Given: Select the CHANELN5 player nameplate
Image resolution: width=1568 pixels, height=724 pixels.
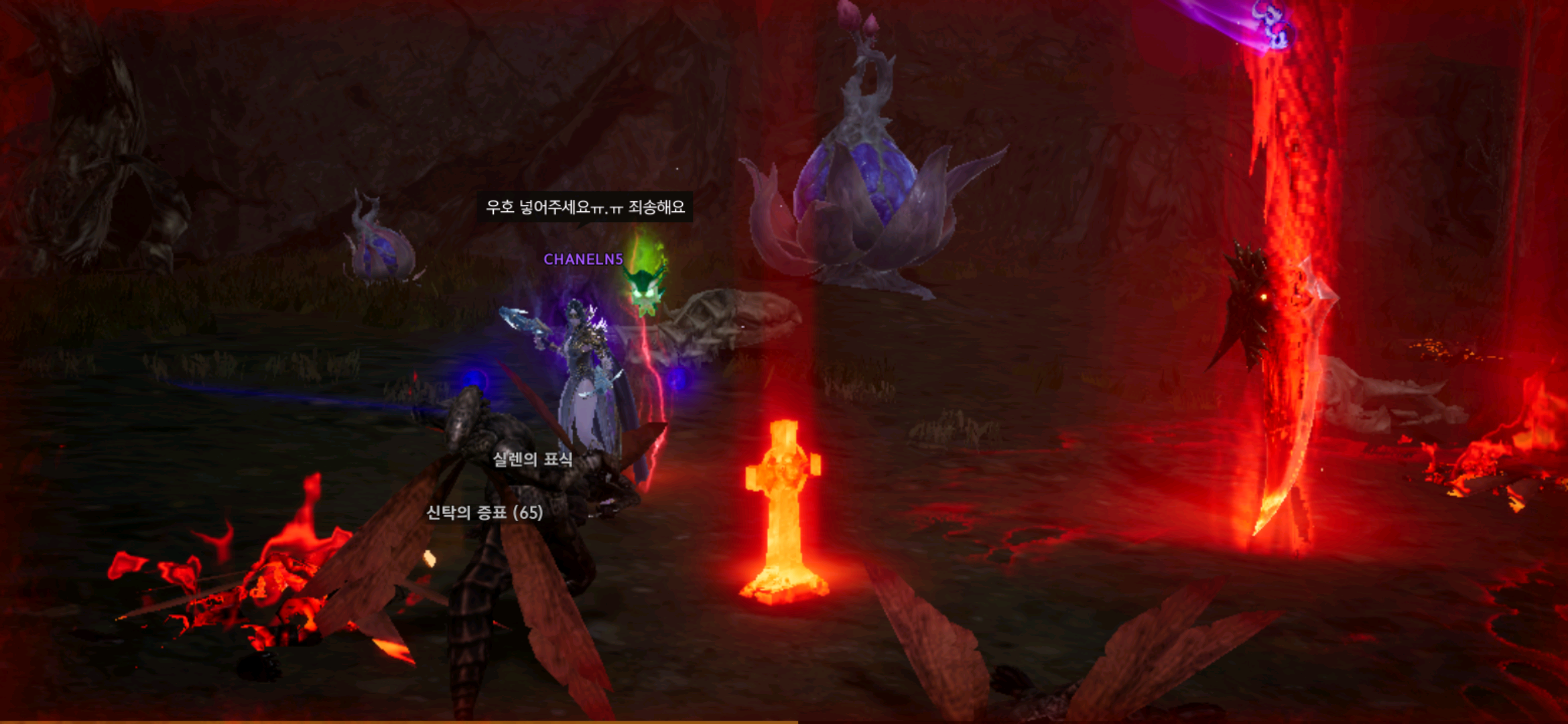Looking at the screenshot, I should tap(583, 259).
